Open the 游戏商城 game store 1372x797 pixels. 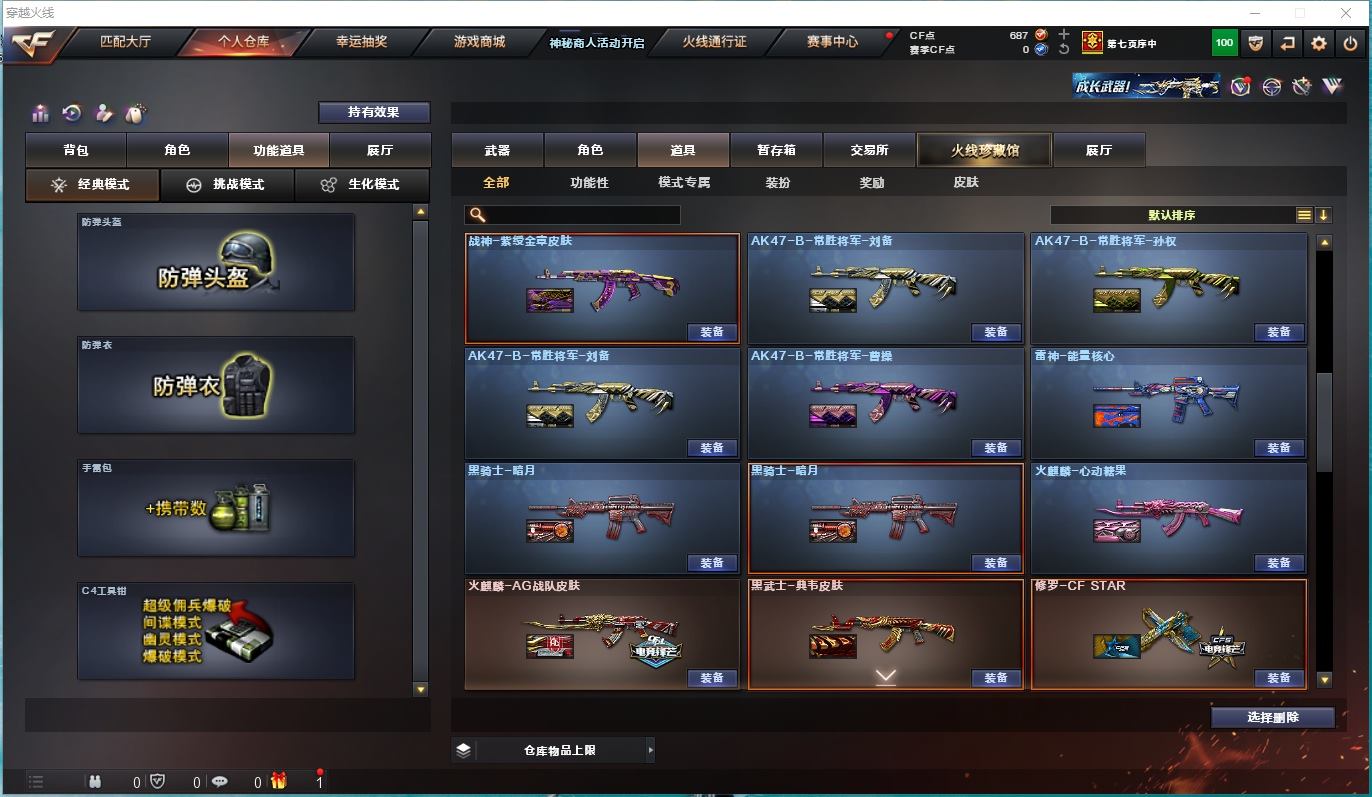click(479, 42)
